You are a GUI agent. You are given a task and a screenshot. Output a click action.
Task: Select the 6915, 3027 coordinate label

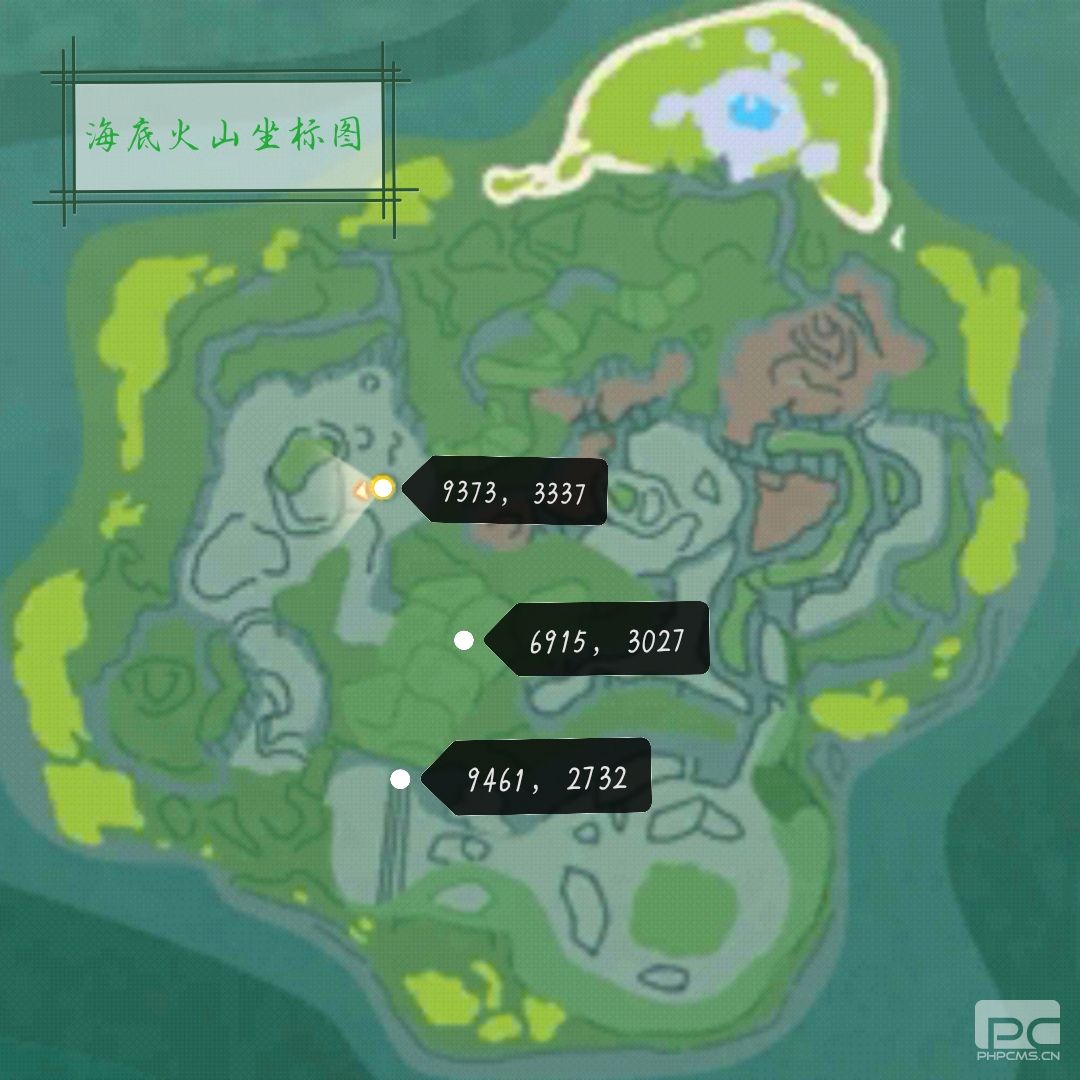coord(604,640)
